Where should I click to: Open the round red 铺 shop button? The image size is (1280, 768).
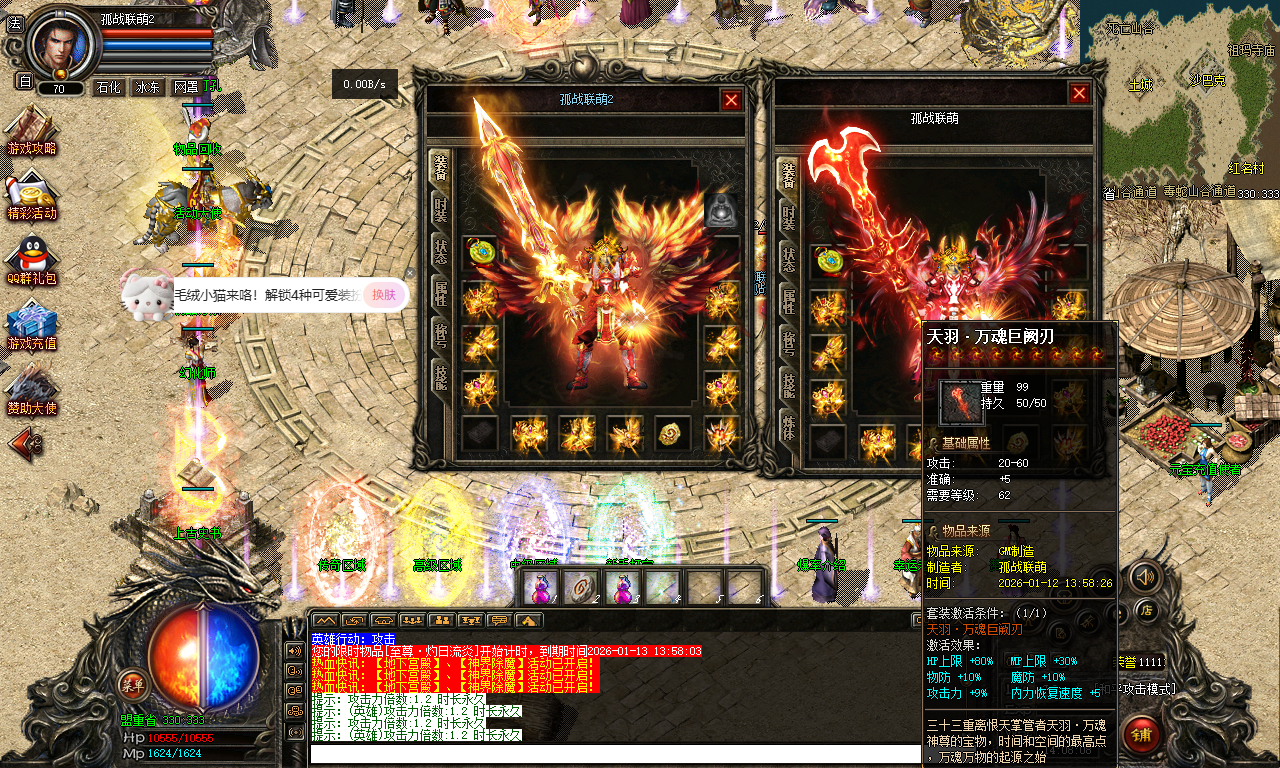[1141, 735]
